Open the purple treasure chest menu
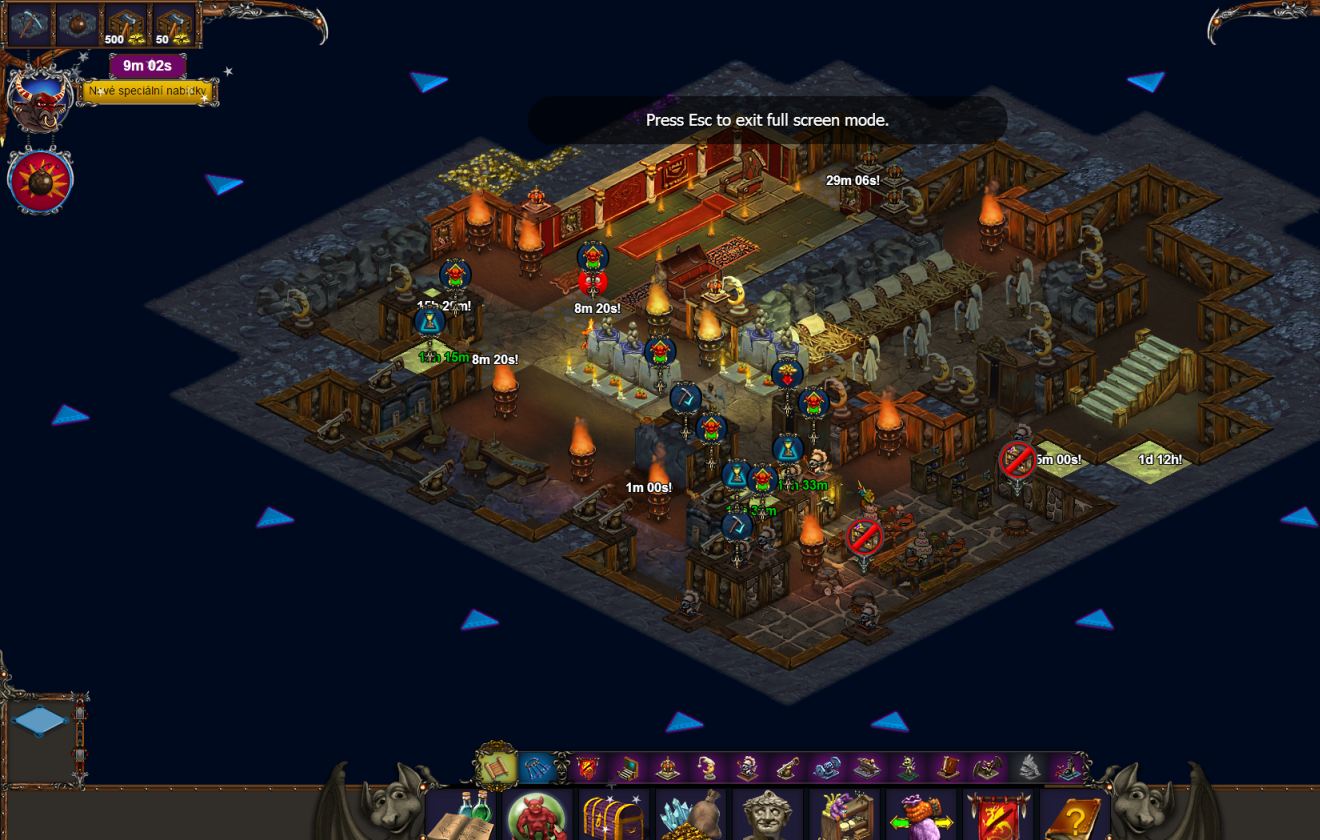 tap(614, 815)
